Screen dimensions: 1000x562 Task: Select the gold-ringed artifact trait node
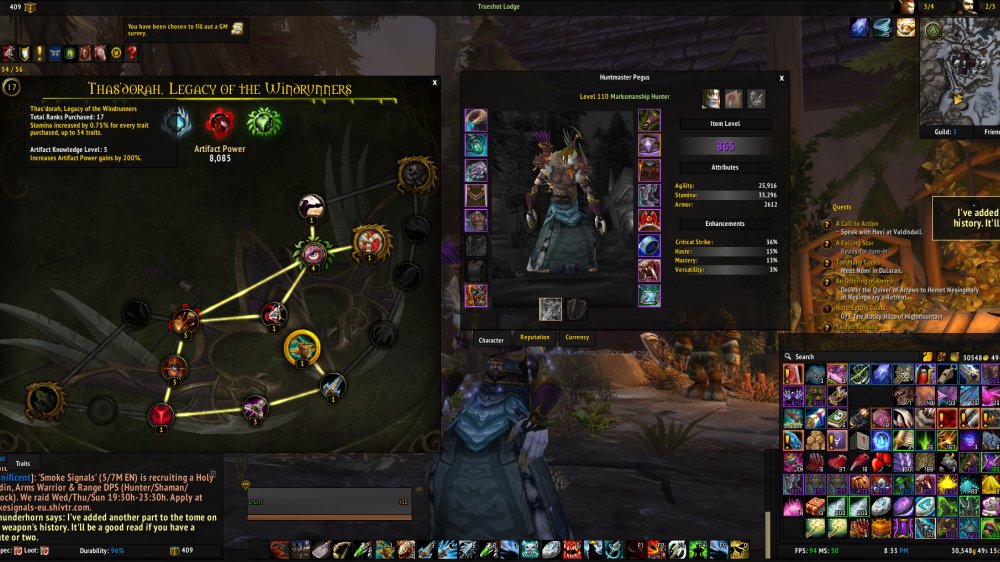click(x=301, y=347)
